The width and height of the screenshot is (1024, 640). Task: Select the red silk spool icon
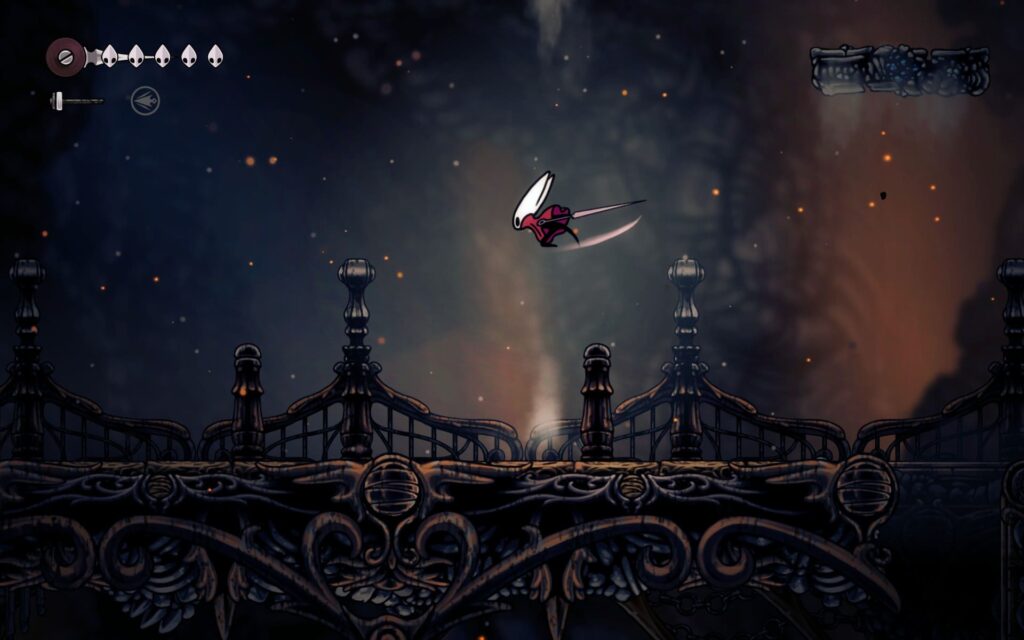point(66,55)
